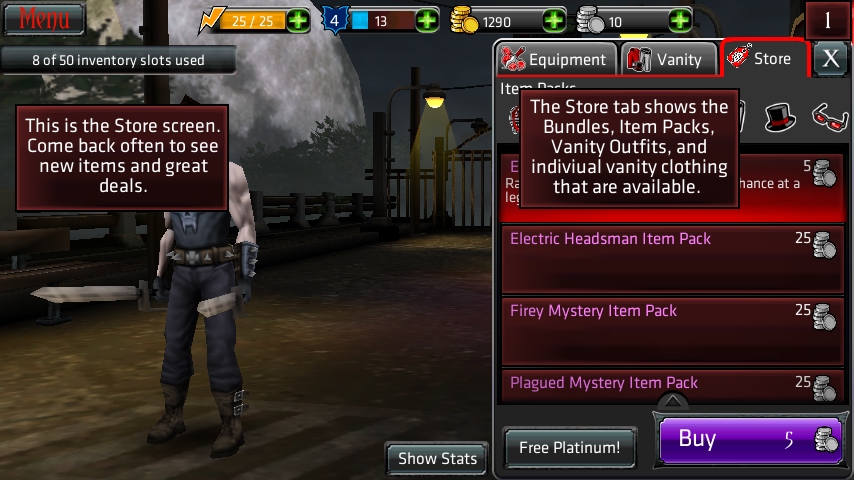Select the Store tab
The image size is (854, 480).
point(764,59)
